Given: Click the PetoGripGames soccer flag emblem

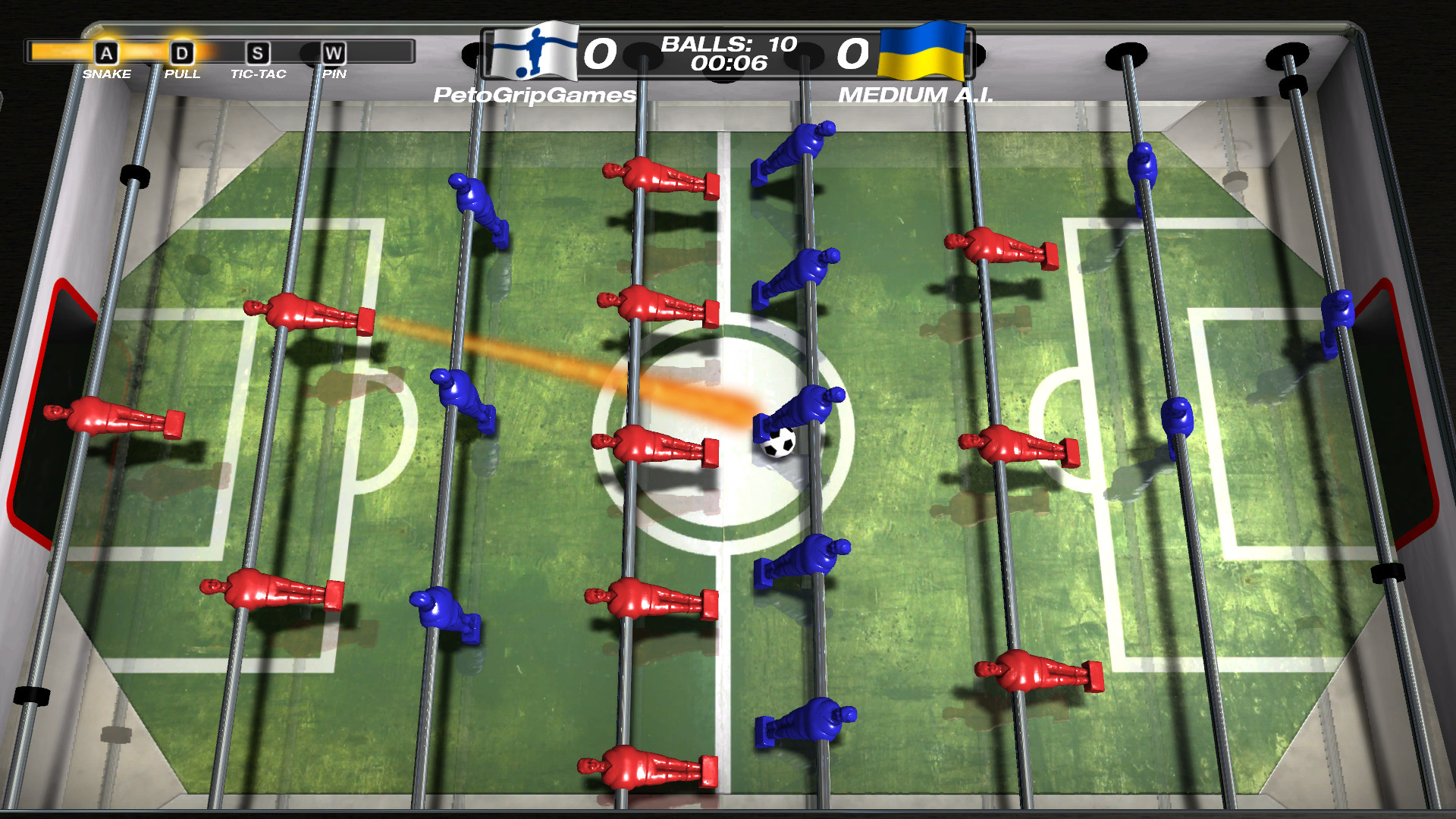Looking at the screenshot, I should point(530,53).
